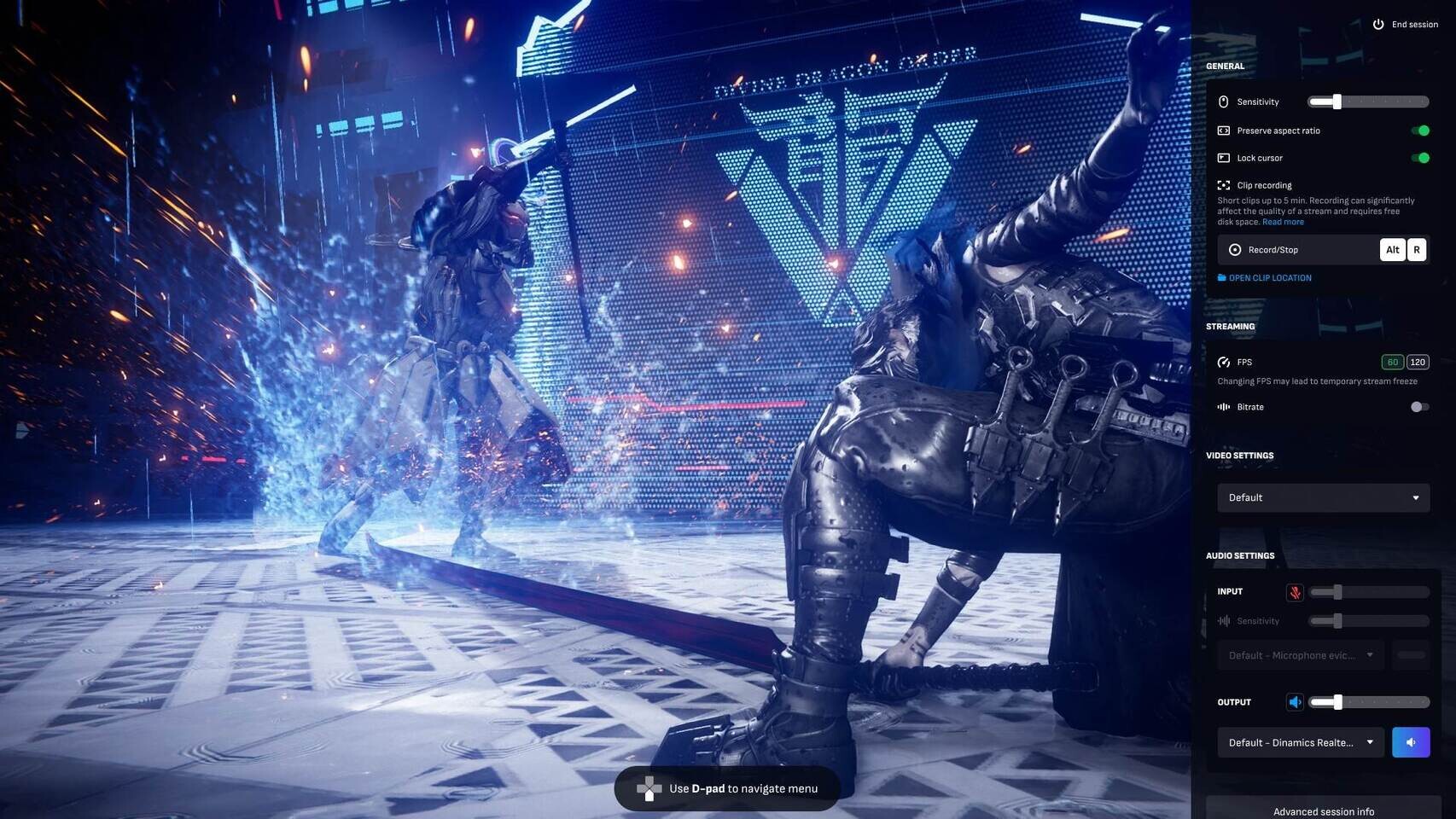Click the blue speaker test button
This screenshot has width=1456, height=819.
click(1411, 742)
